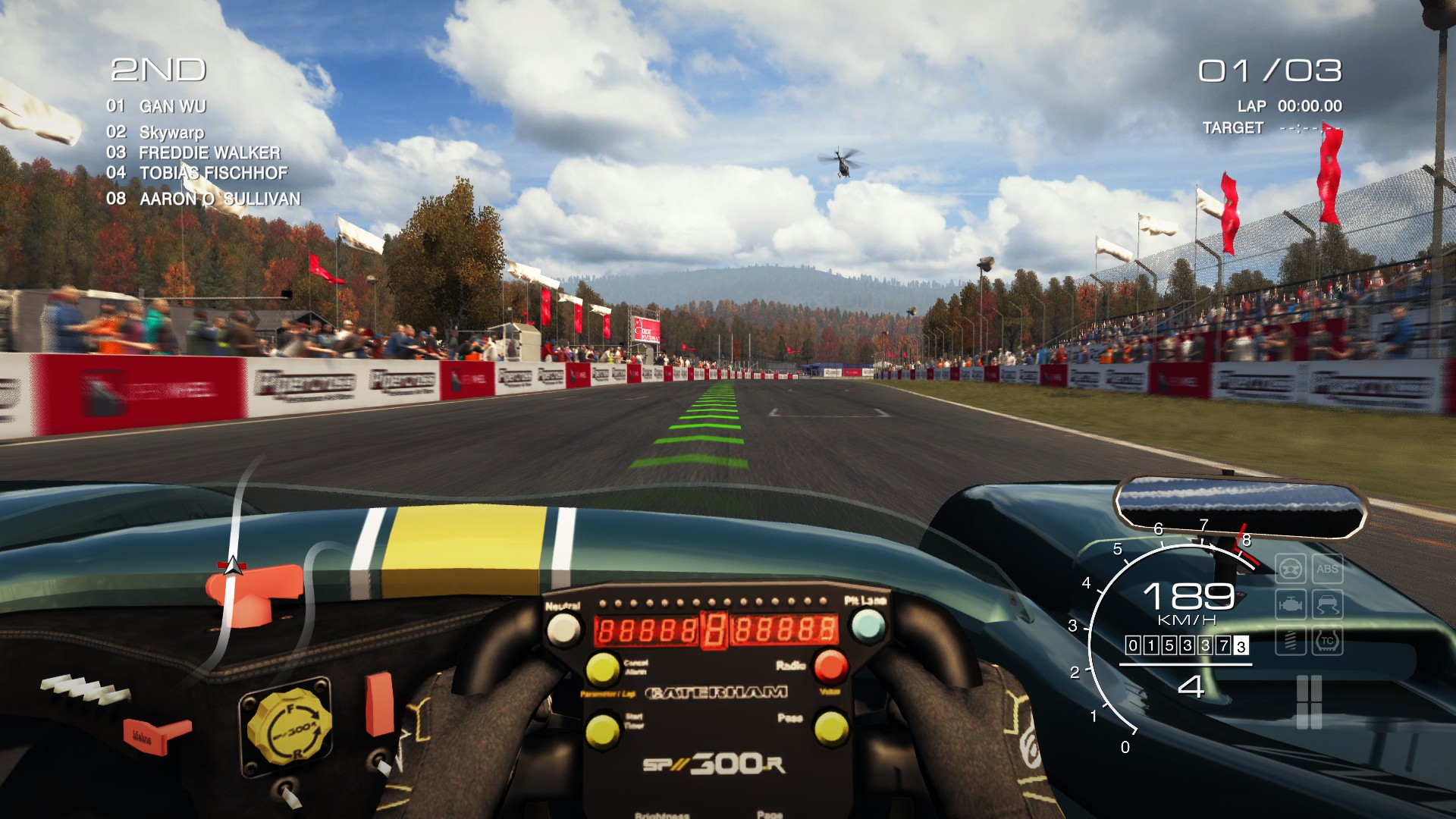Viewport: 1456px width, 819px height.
Task: Click the track minimap player arrow
Action: 234,565
